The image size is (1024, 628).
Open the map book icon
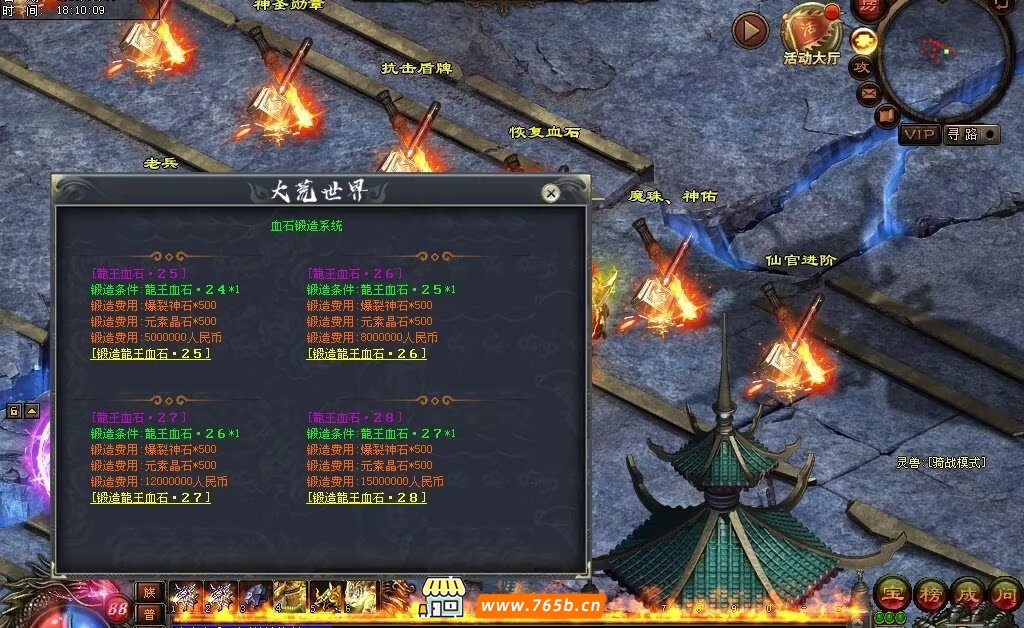coord(886,117)
